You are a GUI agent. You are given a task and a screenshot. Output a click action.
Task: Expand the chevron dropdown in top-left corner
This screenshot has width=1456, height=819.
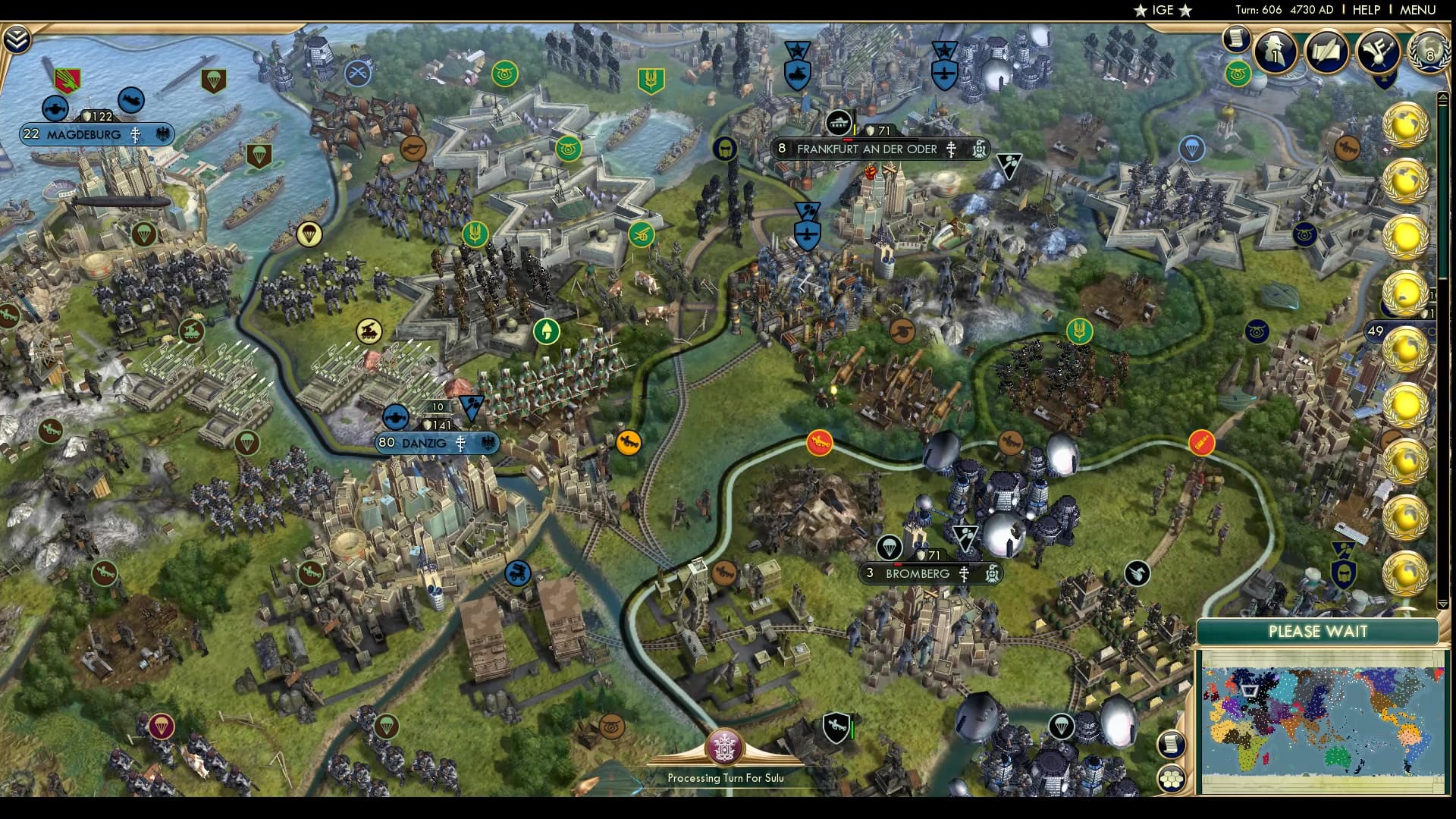pos(16,39)
